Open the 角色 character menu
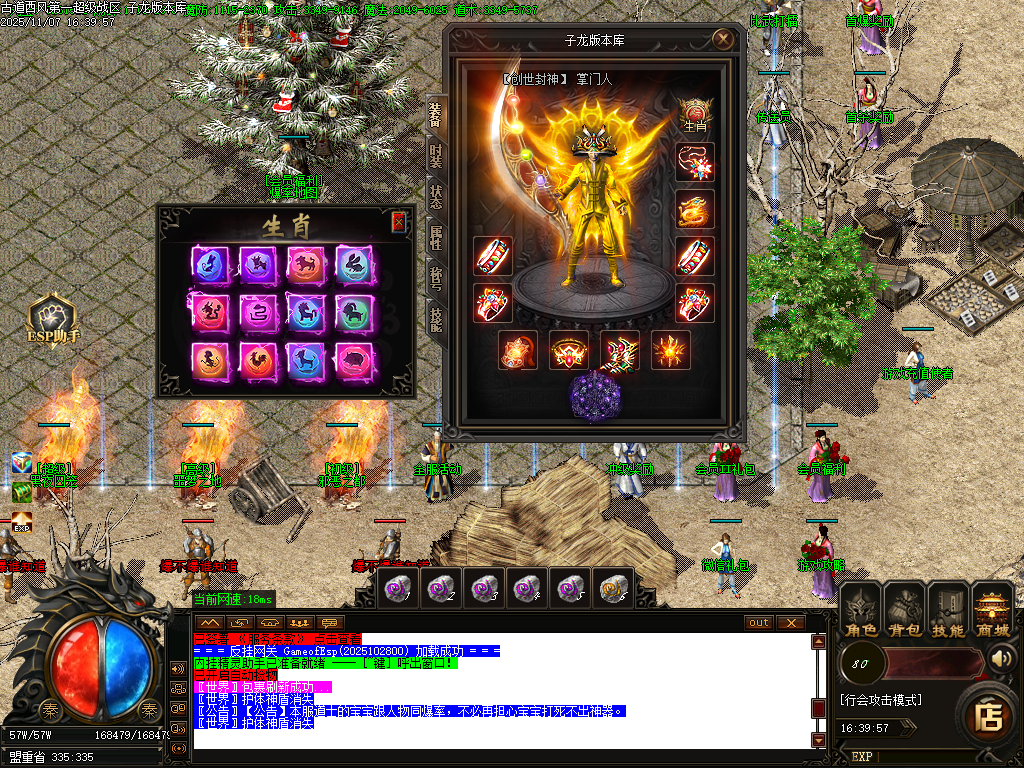Image resolution: width=1024 pixels, height=768 pixels. 859,610
